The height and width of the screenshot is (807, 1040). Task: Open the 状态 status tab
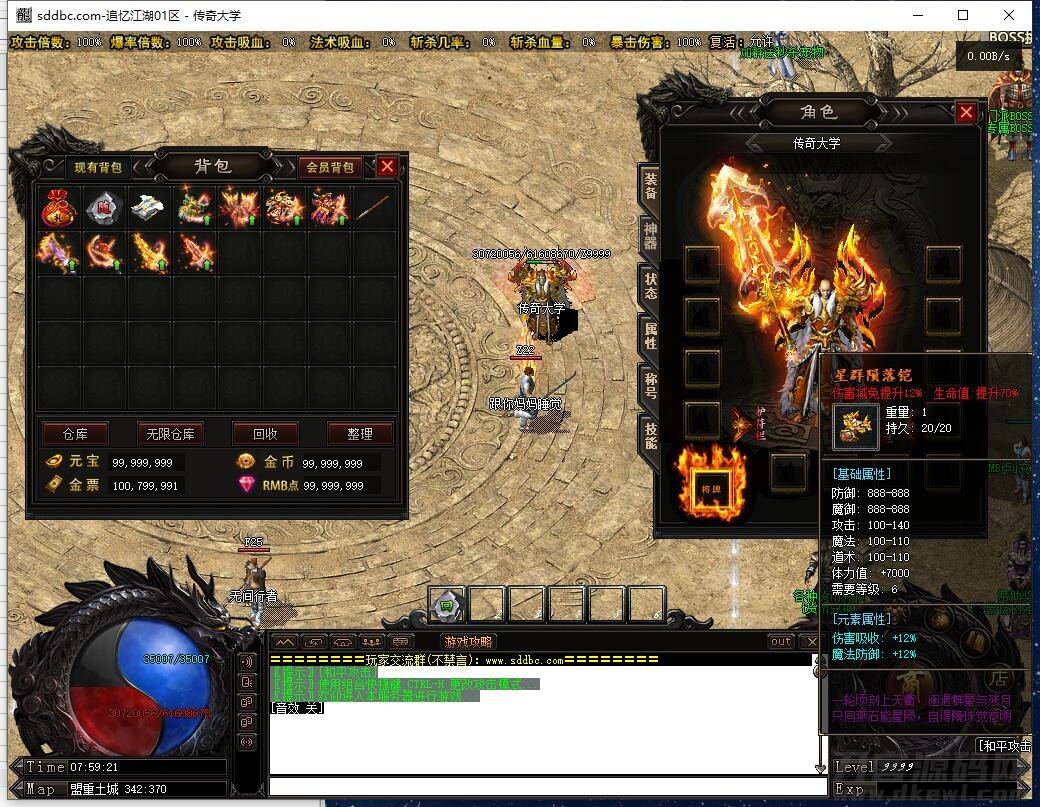[x=650, y=287]
